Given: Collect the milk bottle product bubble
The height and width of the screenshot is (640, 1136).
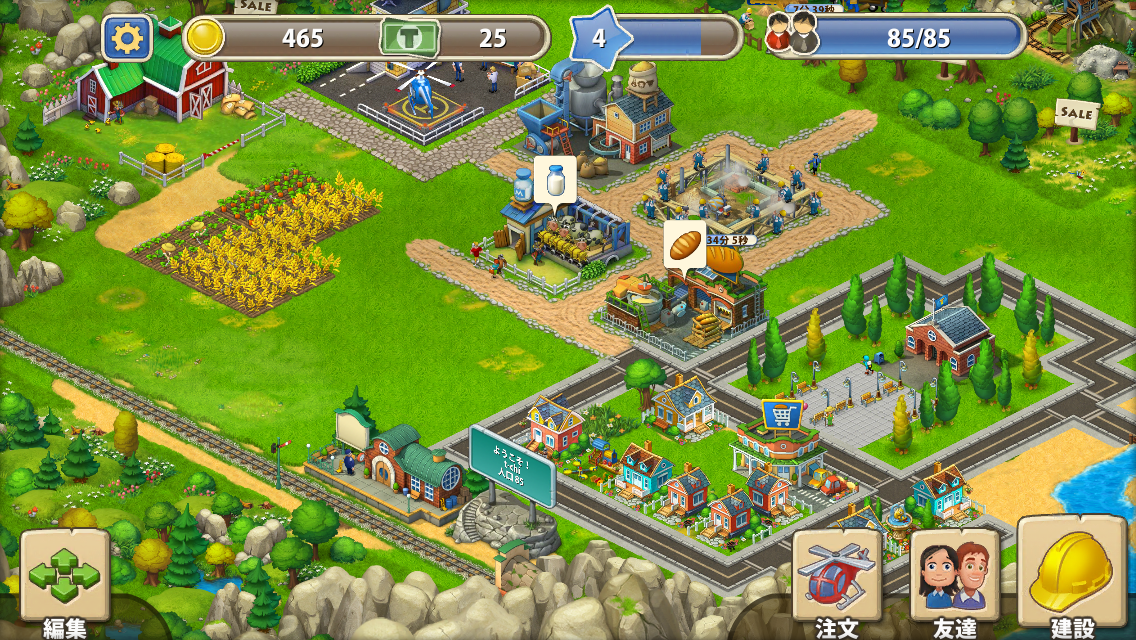Looking at the screenshot, I should point(554,182).
